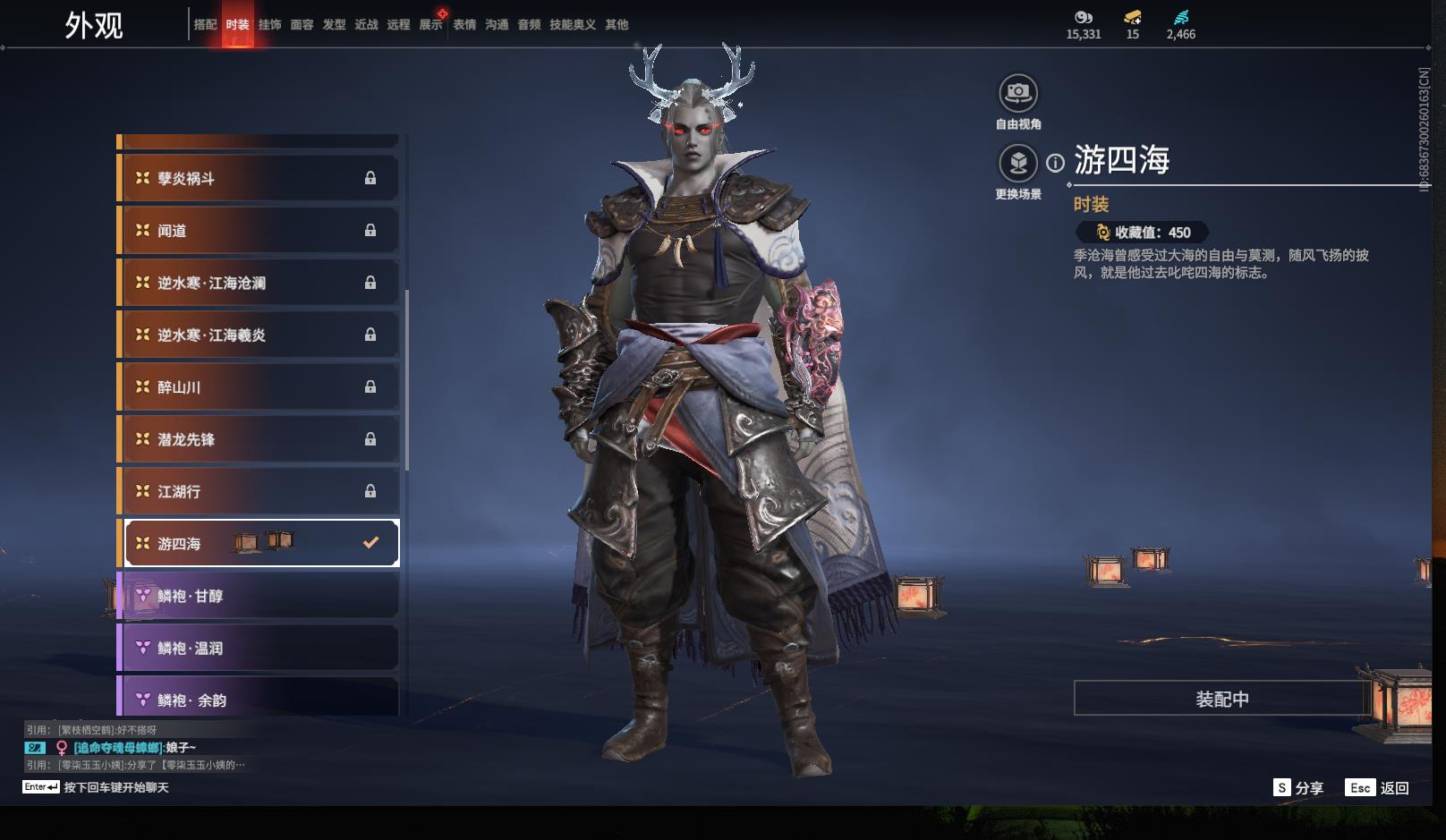Switch to the 搭配 tab

[x=205, y=25]
